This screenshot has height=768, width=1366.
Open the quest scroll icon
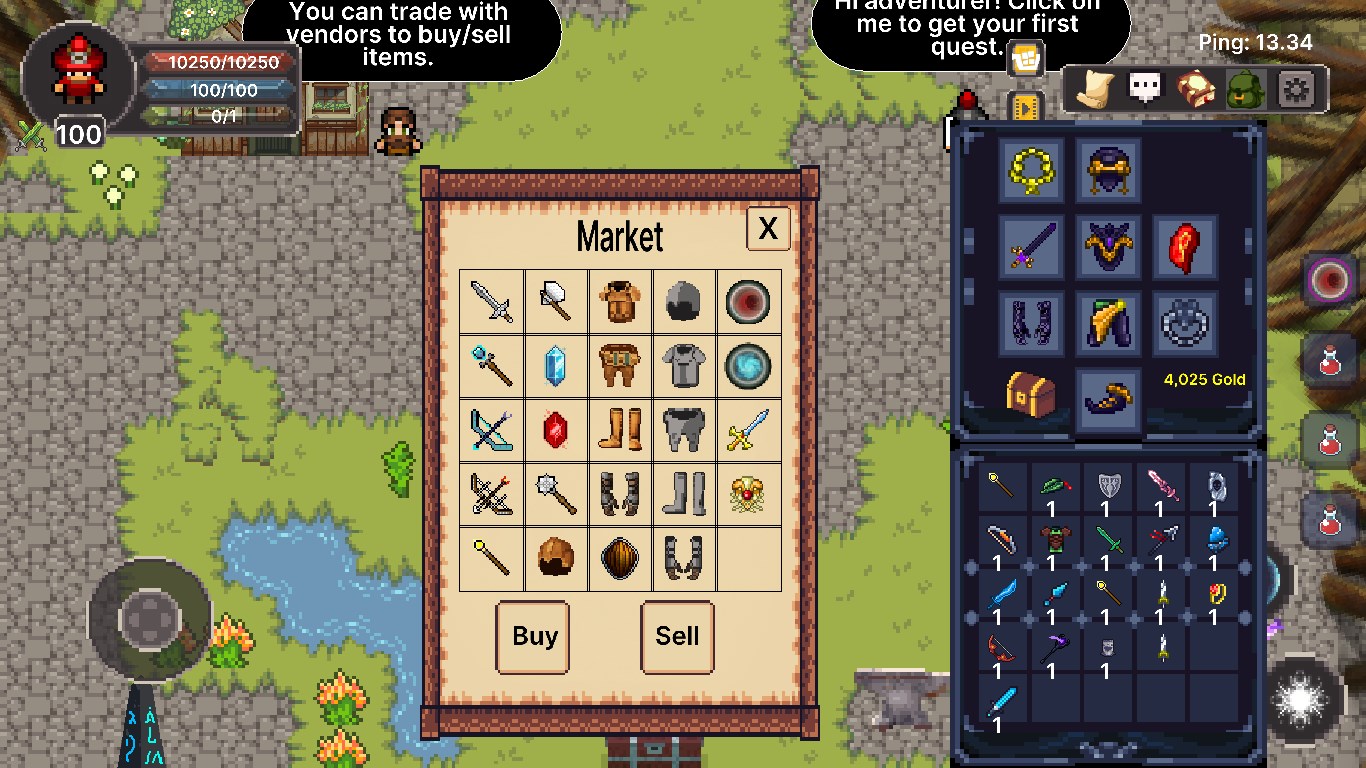pyautogui.click(x=1096, y=89)
